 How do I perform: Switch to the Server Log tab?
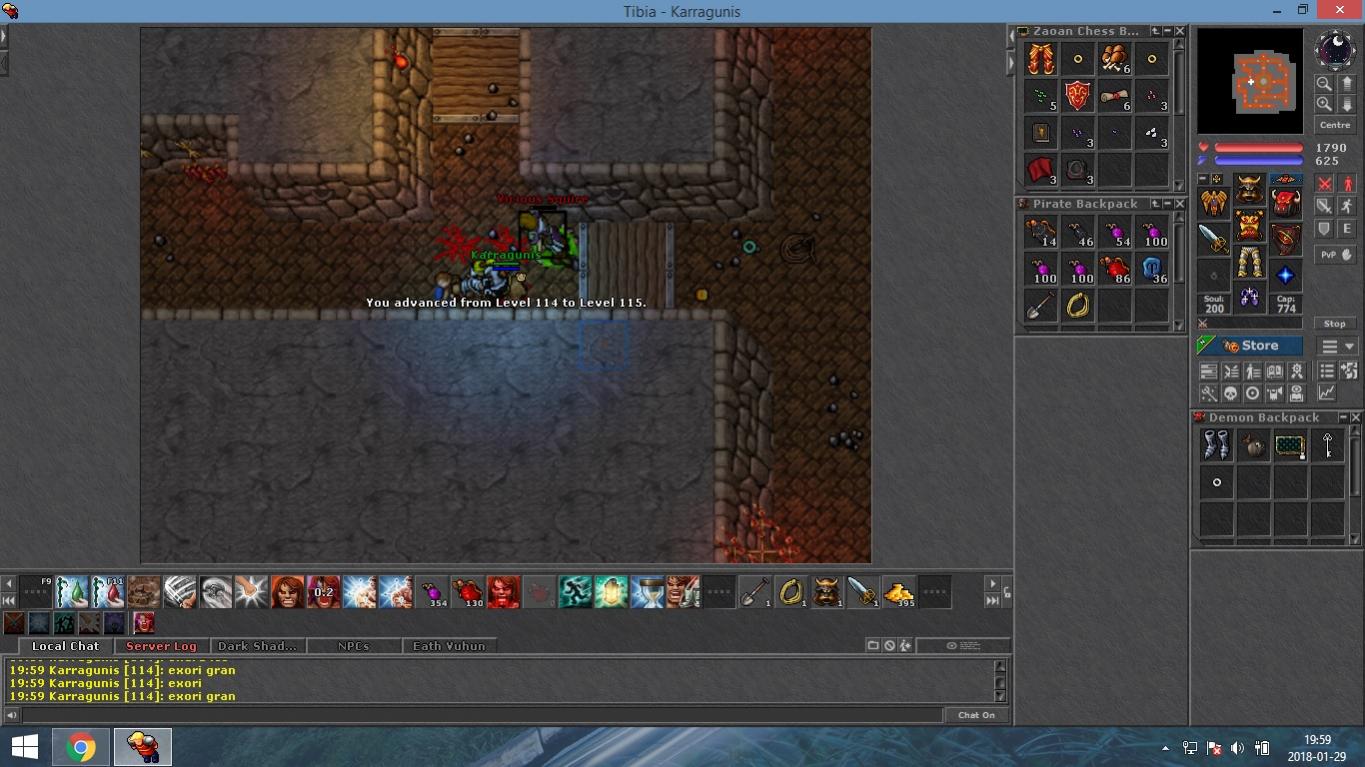[x=161, y=646]
